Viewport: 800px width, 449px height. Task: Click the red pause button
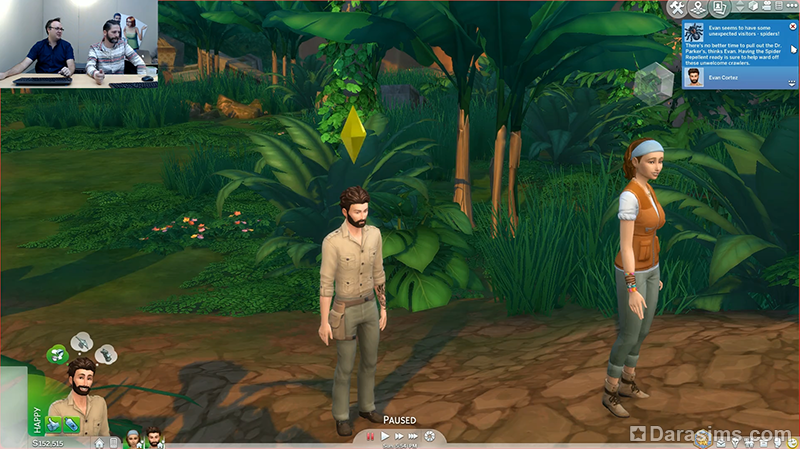[x=369, y=436]
